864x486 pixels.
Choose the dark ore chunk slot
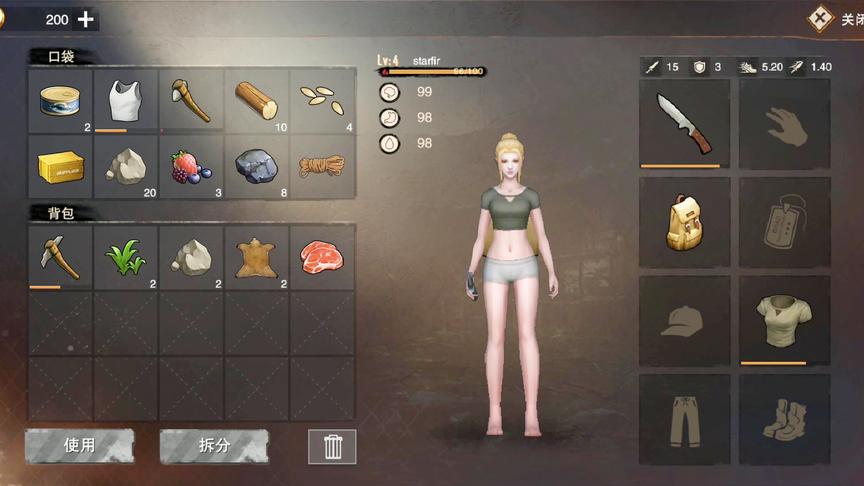(257, 165)
